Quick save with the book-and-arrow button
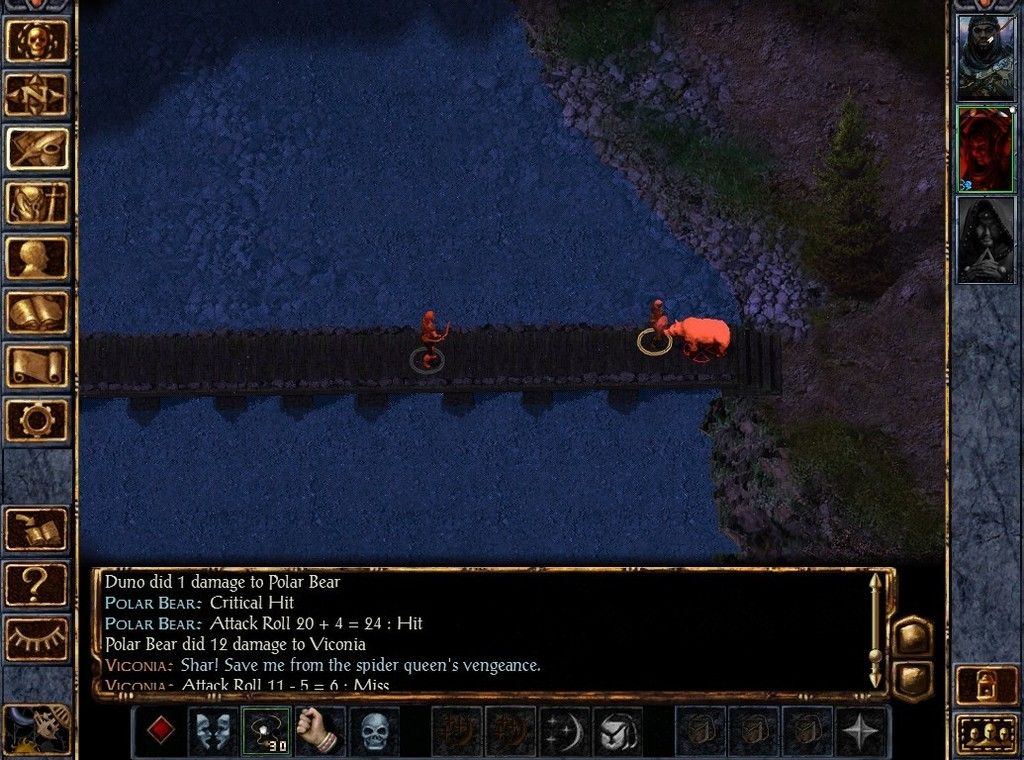The height and width of the screenshot is (760, 1024). (x=38, y=530)
